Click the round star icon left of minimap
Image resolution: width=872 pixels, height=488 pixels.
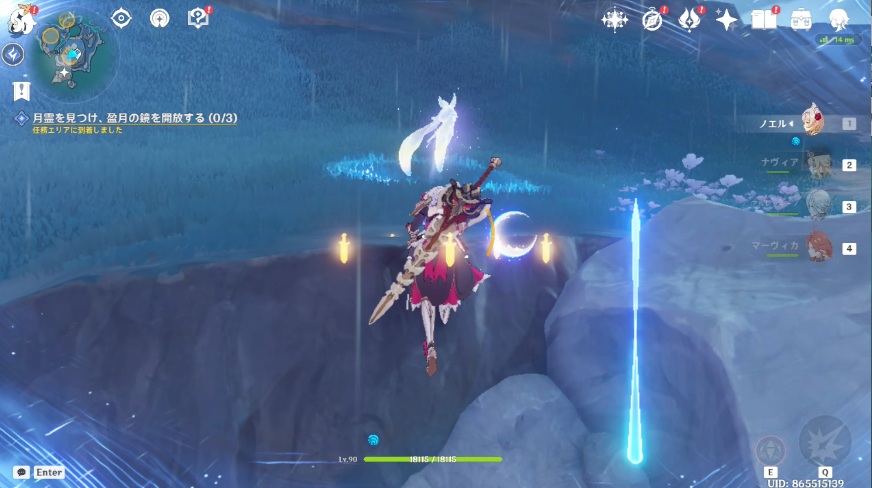coord(14,55)
